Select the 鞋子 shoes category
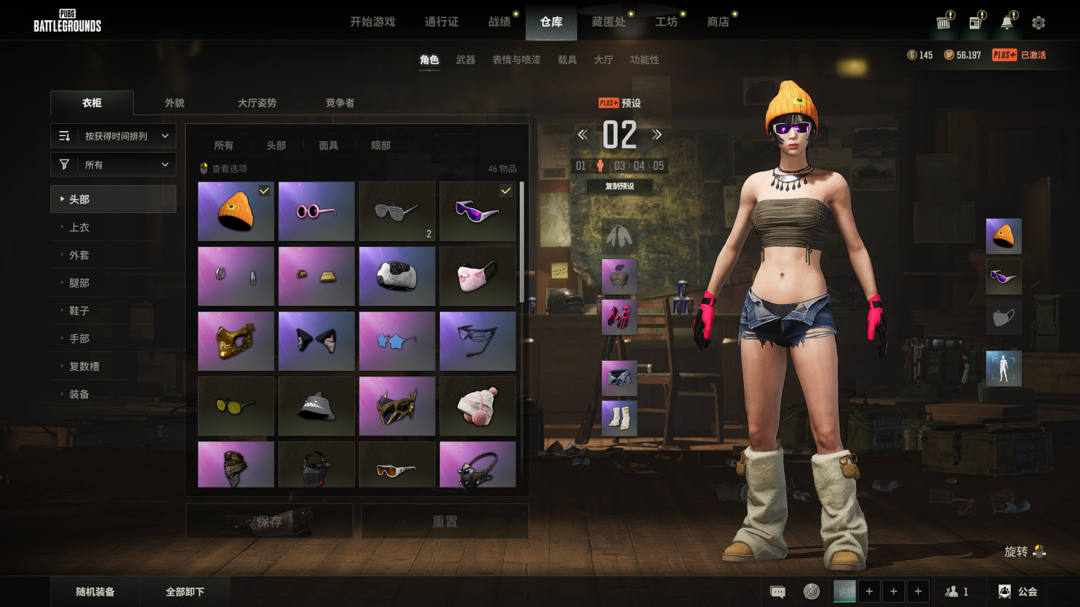Viewport: 1080px width, 607px height. coord(79,311)
